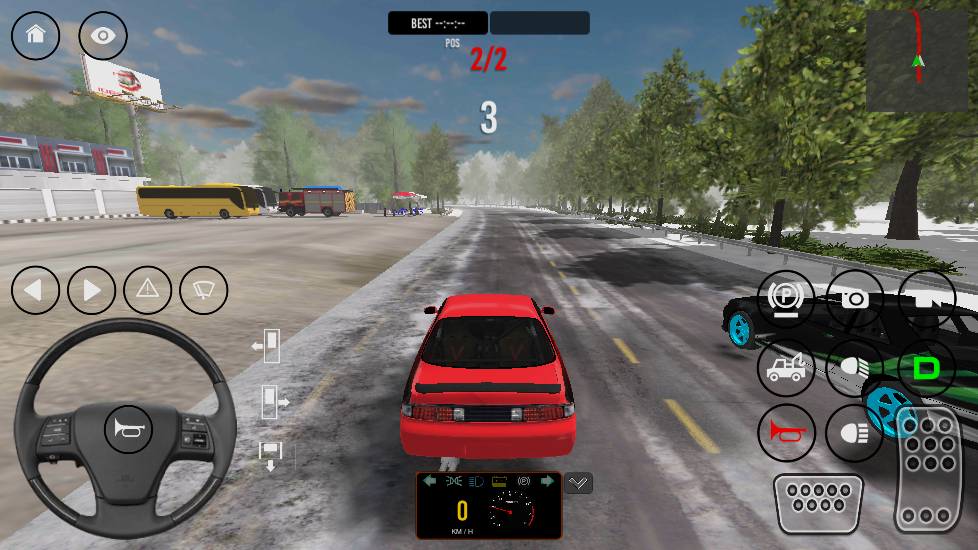The image size is (978, 550).
Task: Switch camera view with the eye icon
Action: point(103,35)
